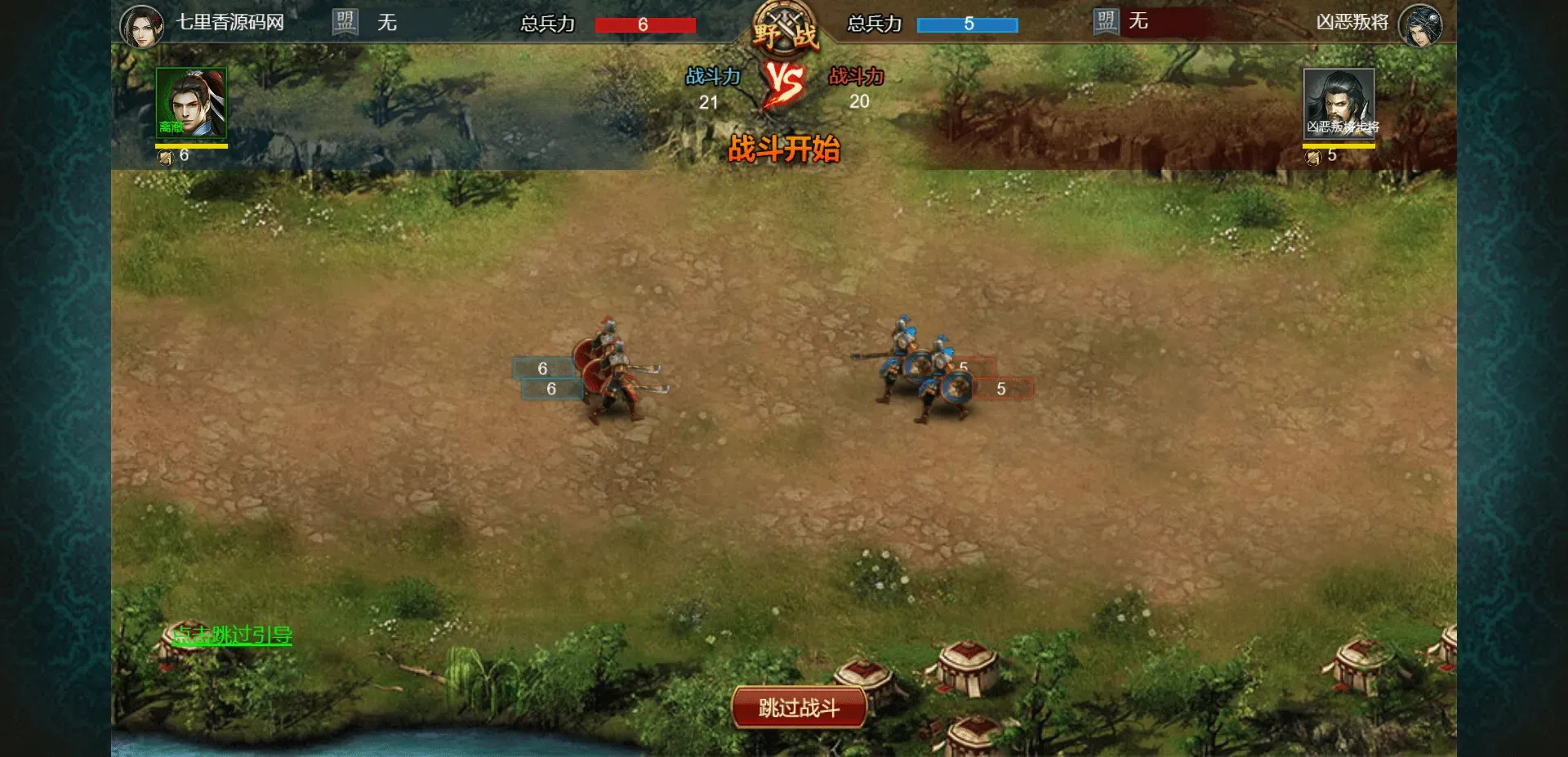The width and height of the screenshot is (1568, 757).
Task: Click the blue 总兵力 troop bar showing 5
Action: pyautogui.click(x=968, y=24)
